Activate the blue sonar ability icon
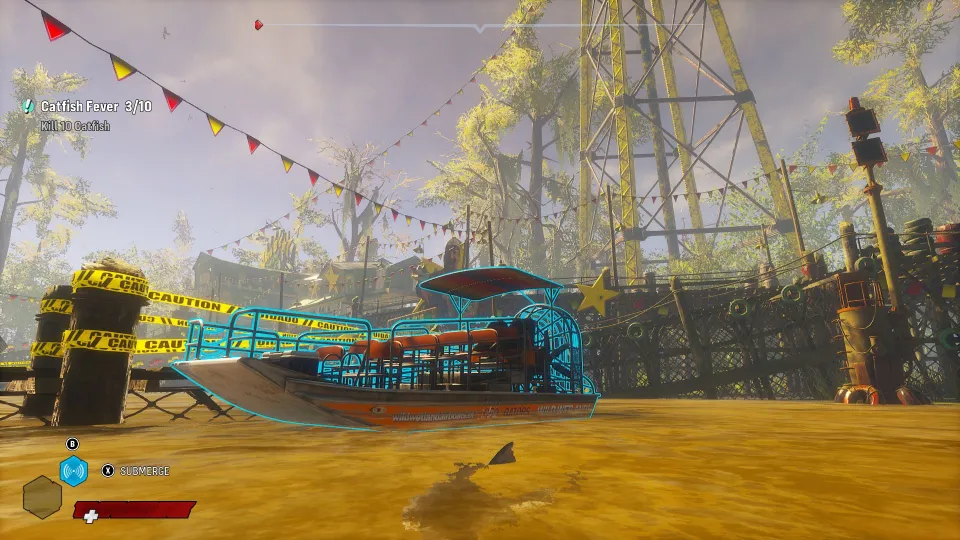The image size is (960, 540). [x=73, y=470]
